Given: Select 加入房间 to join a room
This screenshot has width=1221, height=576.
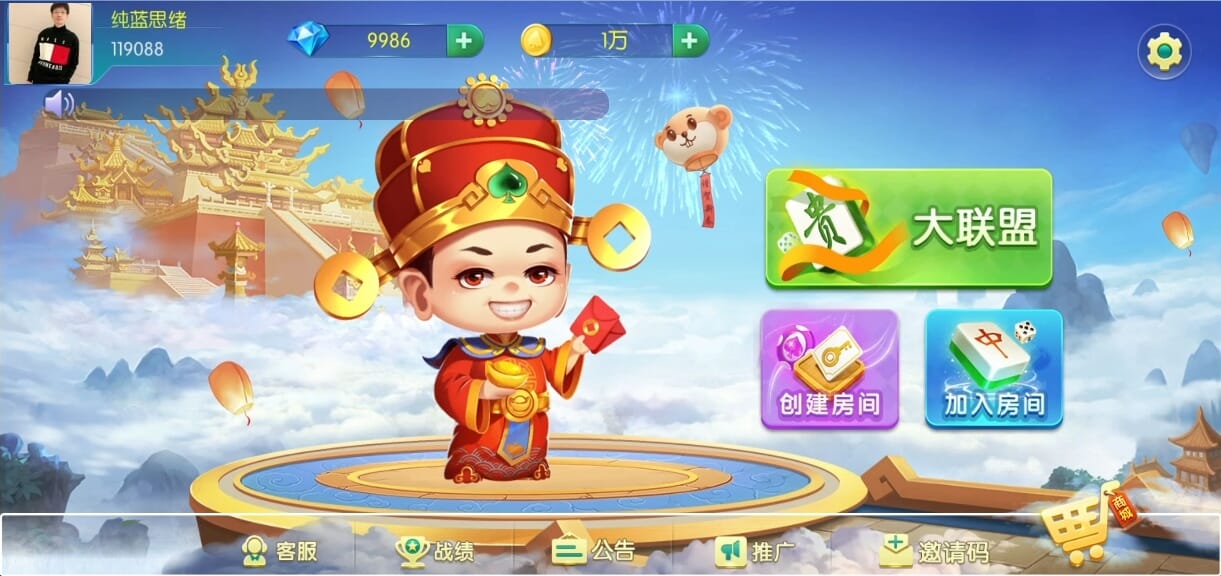Looking at the screenshot, I should coord(993,369).
